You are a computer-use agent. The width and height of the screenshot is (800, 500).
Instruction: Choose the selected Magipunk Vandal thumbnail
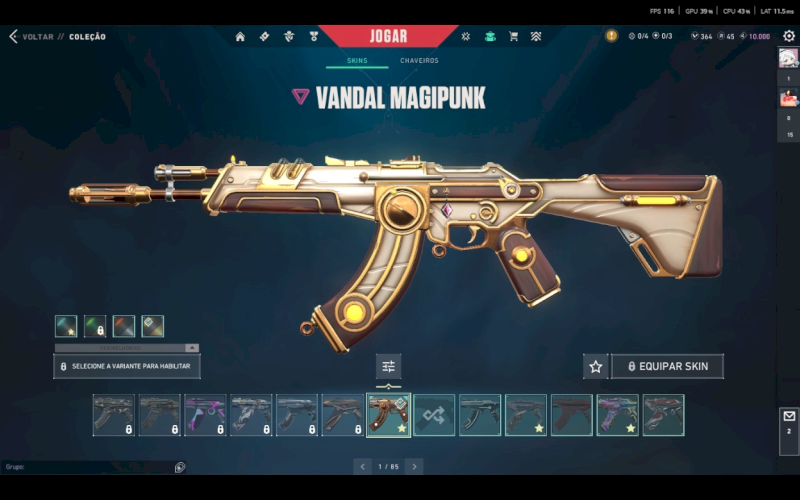click(x=388, y=415)
